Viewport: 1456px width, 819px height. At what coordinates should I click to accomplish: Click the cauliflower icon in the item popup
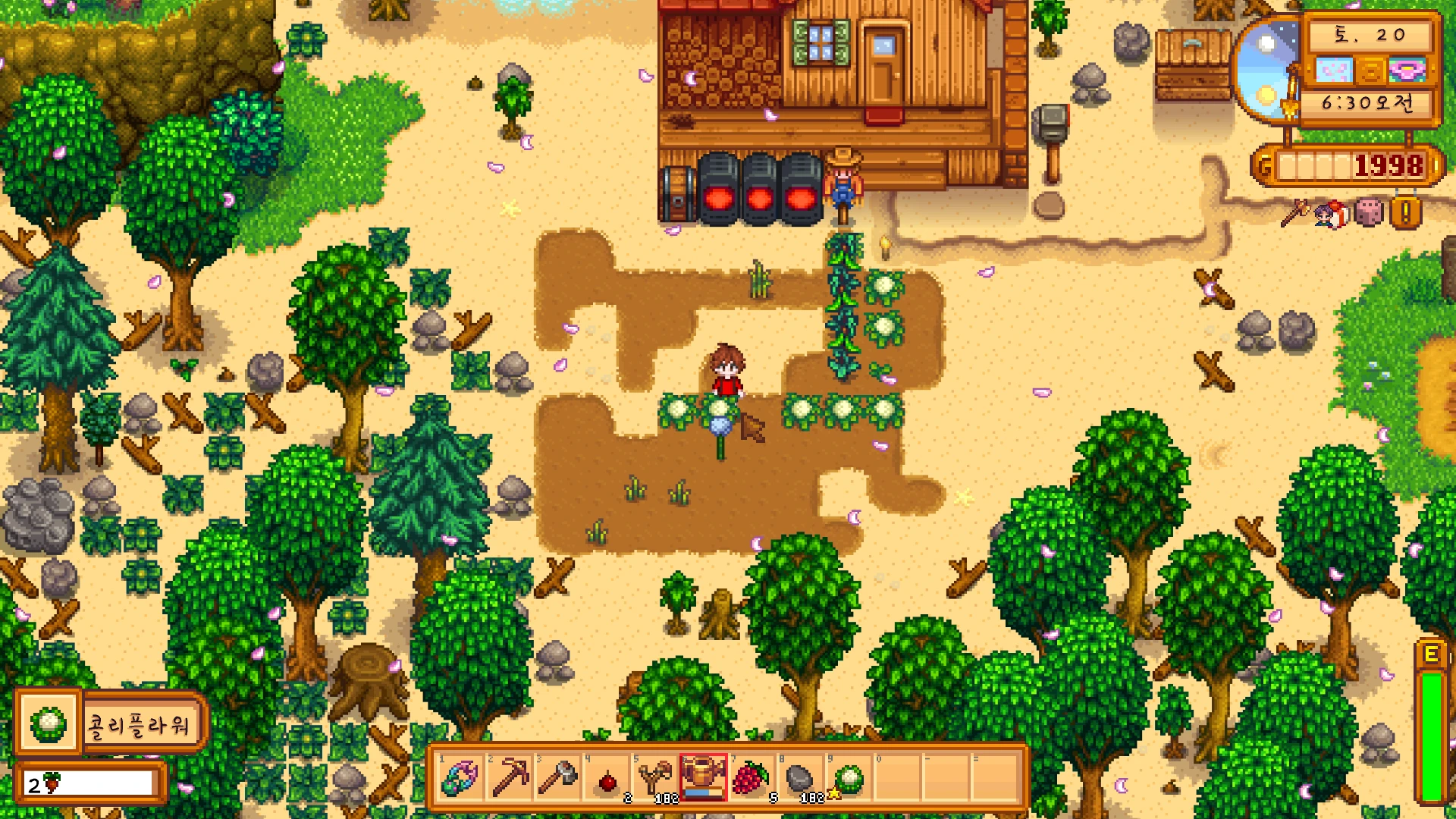click(x=49, y=725)
